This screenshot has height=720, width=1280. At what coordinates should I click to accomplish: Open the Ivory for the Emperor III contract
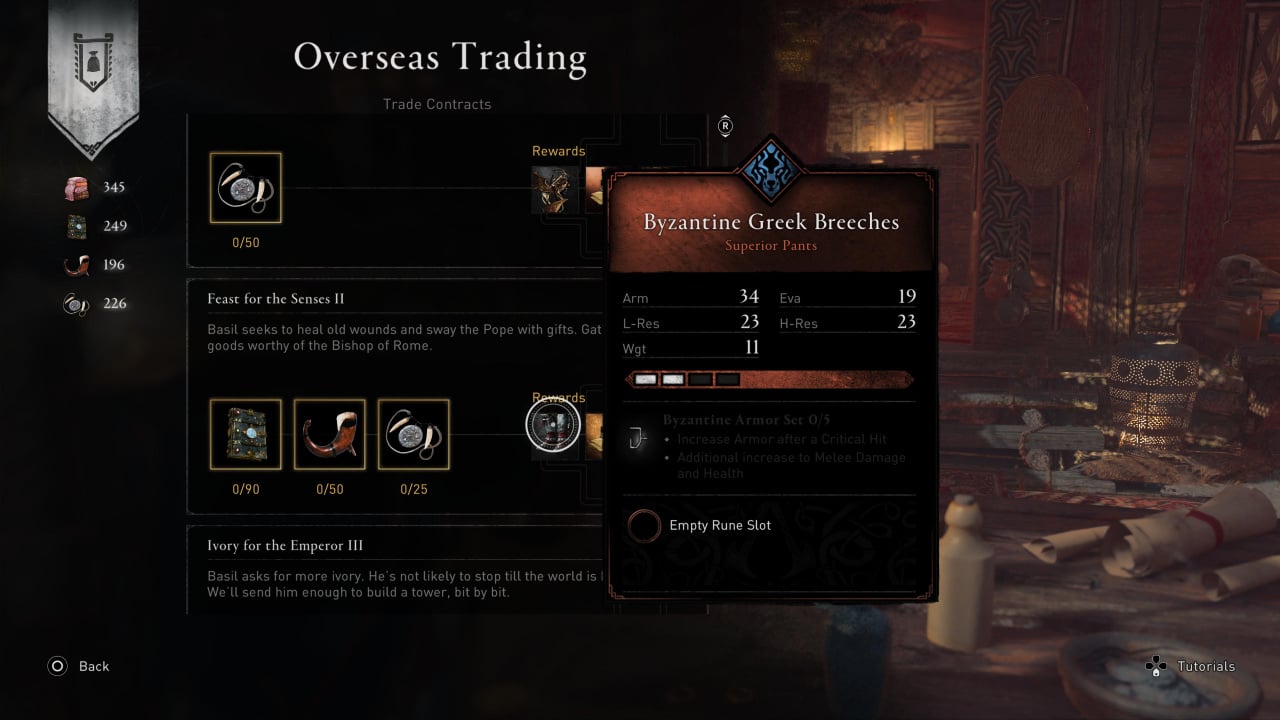(285, 546)
